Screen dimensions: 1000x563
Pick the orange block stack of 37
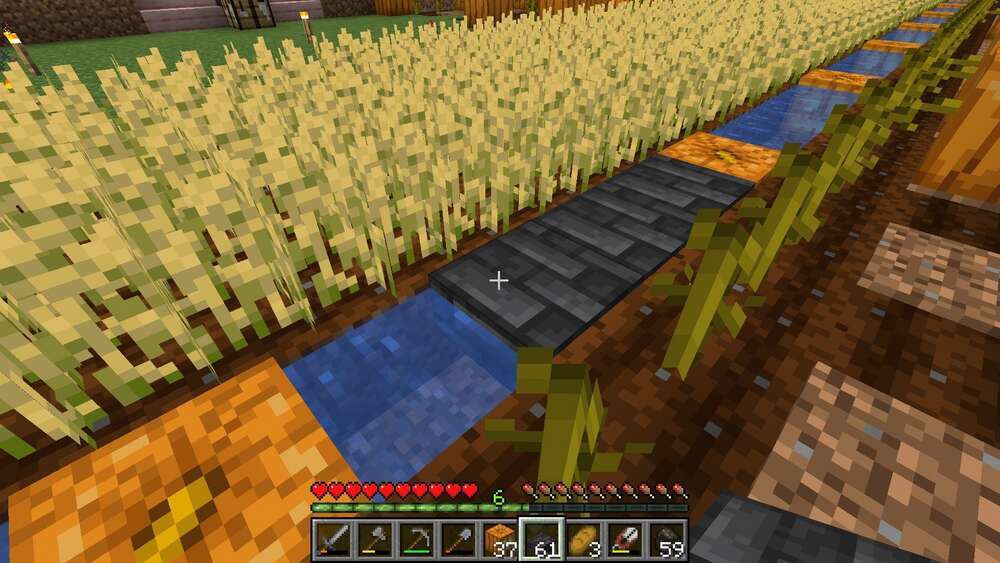(500, 539)
